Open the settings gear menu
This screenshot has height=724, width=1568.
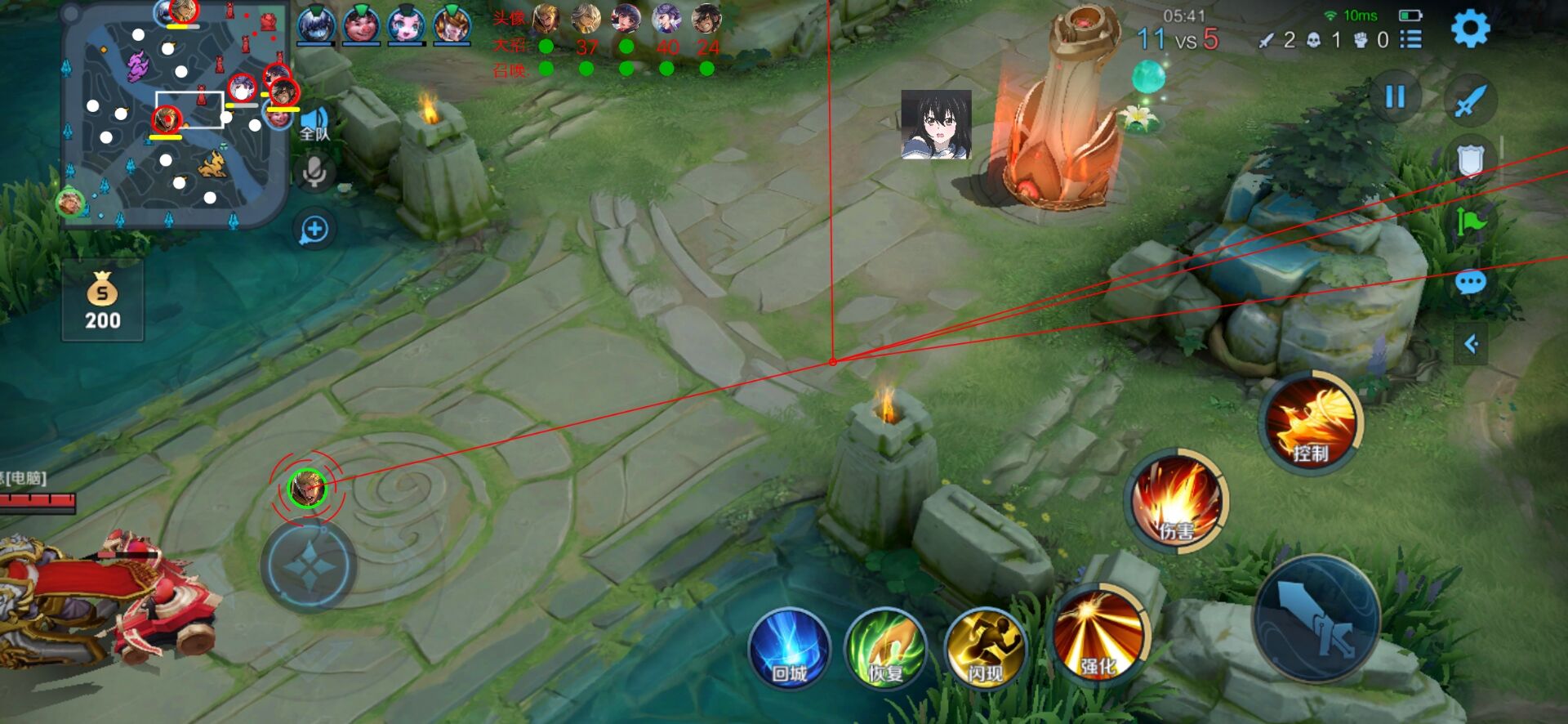(x=1470, y=29)
